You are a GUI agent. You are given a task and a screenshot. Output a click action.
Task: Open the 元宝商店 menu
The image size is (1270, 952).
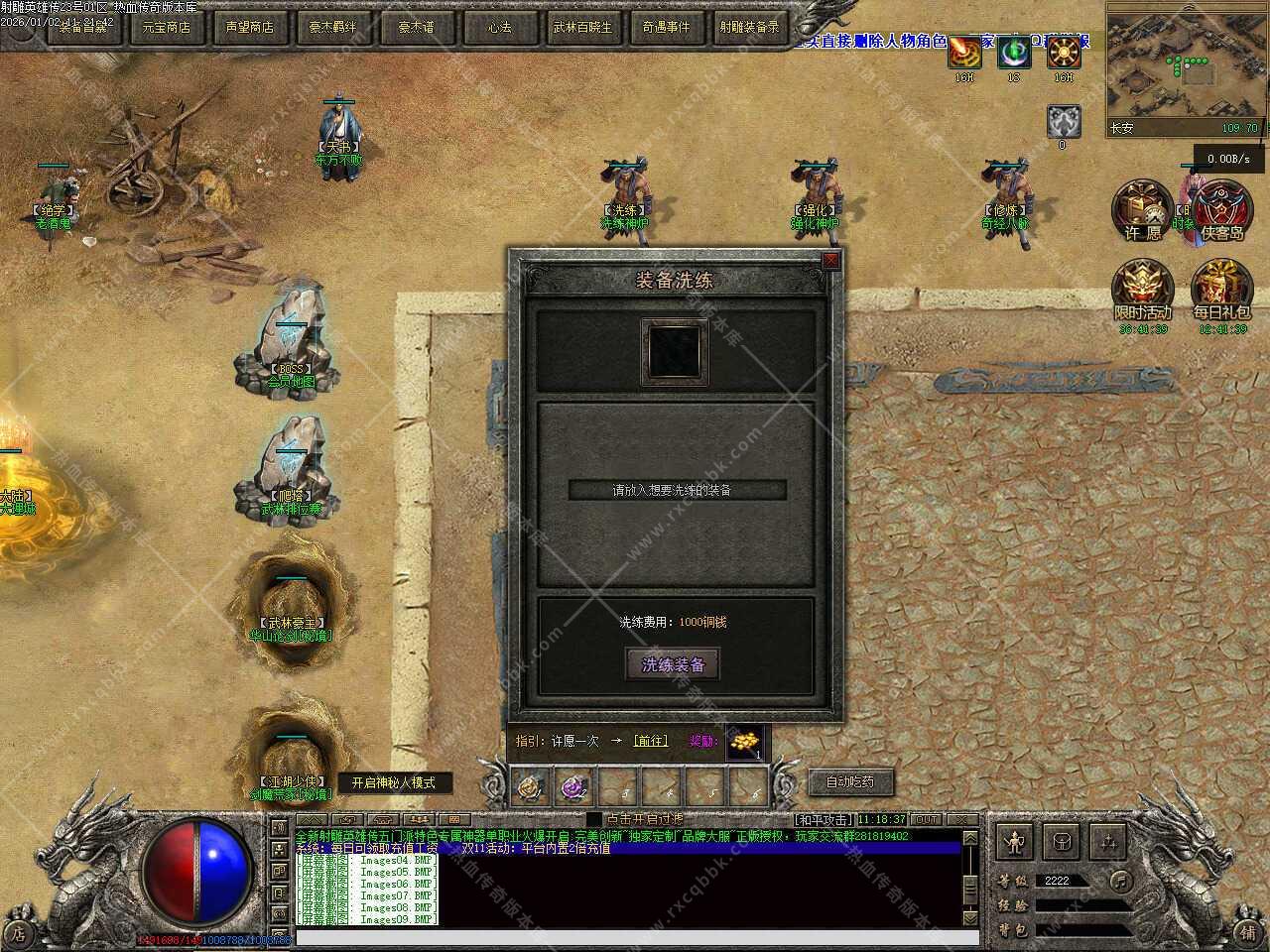[166, 27]
